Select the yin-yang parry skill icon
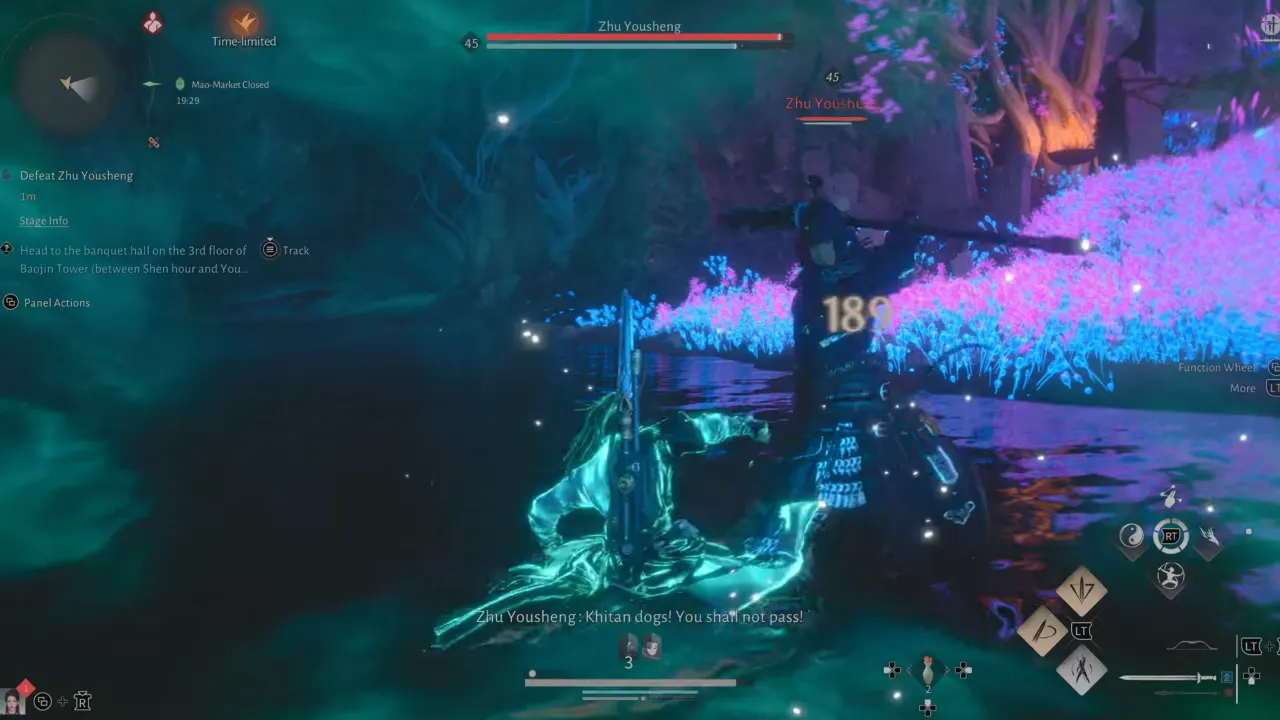 (1130, 535)
